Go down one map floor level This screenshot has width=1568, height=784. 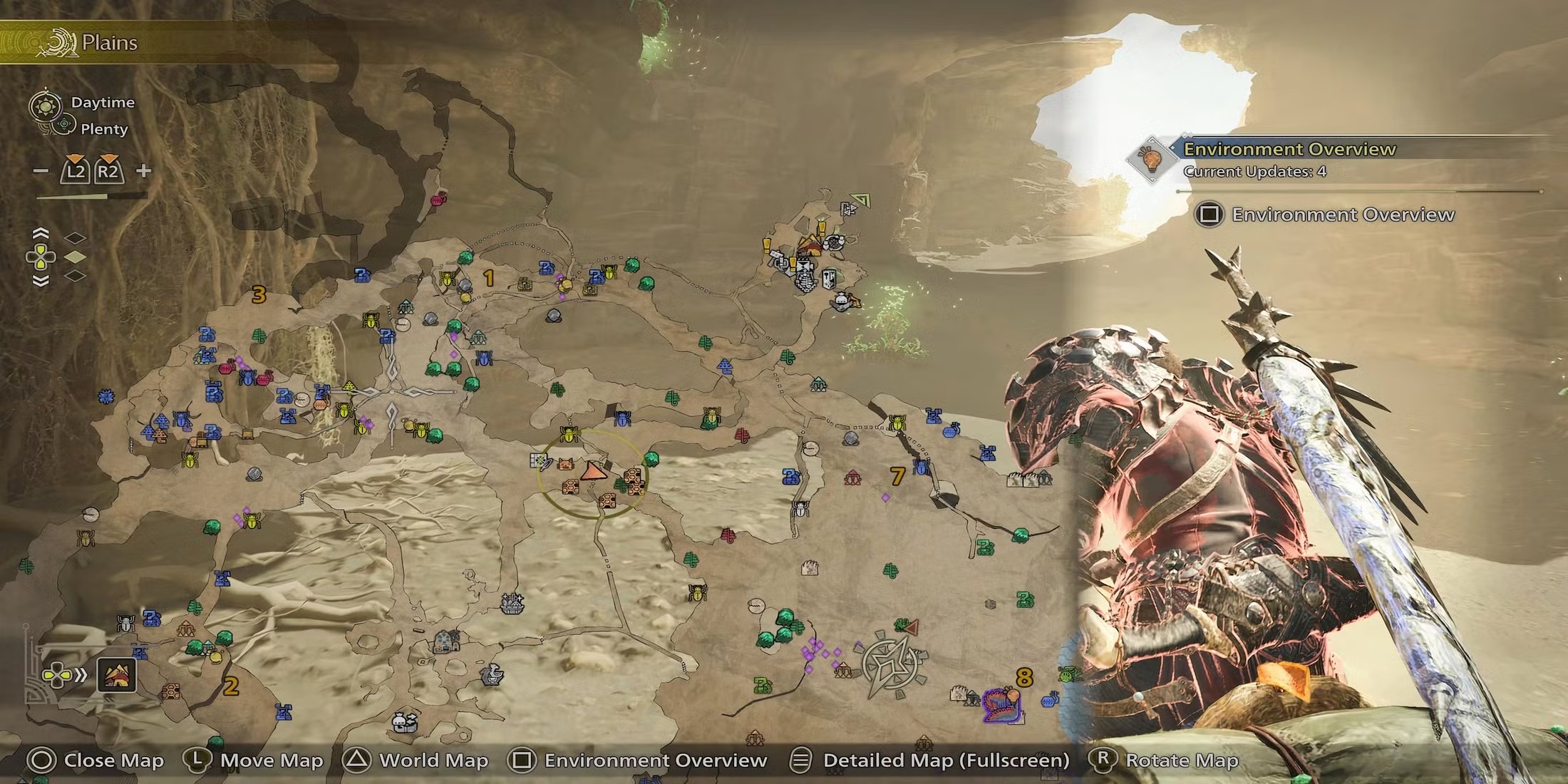coord(41,281)
